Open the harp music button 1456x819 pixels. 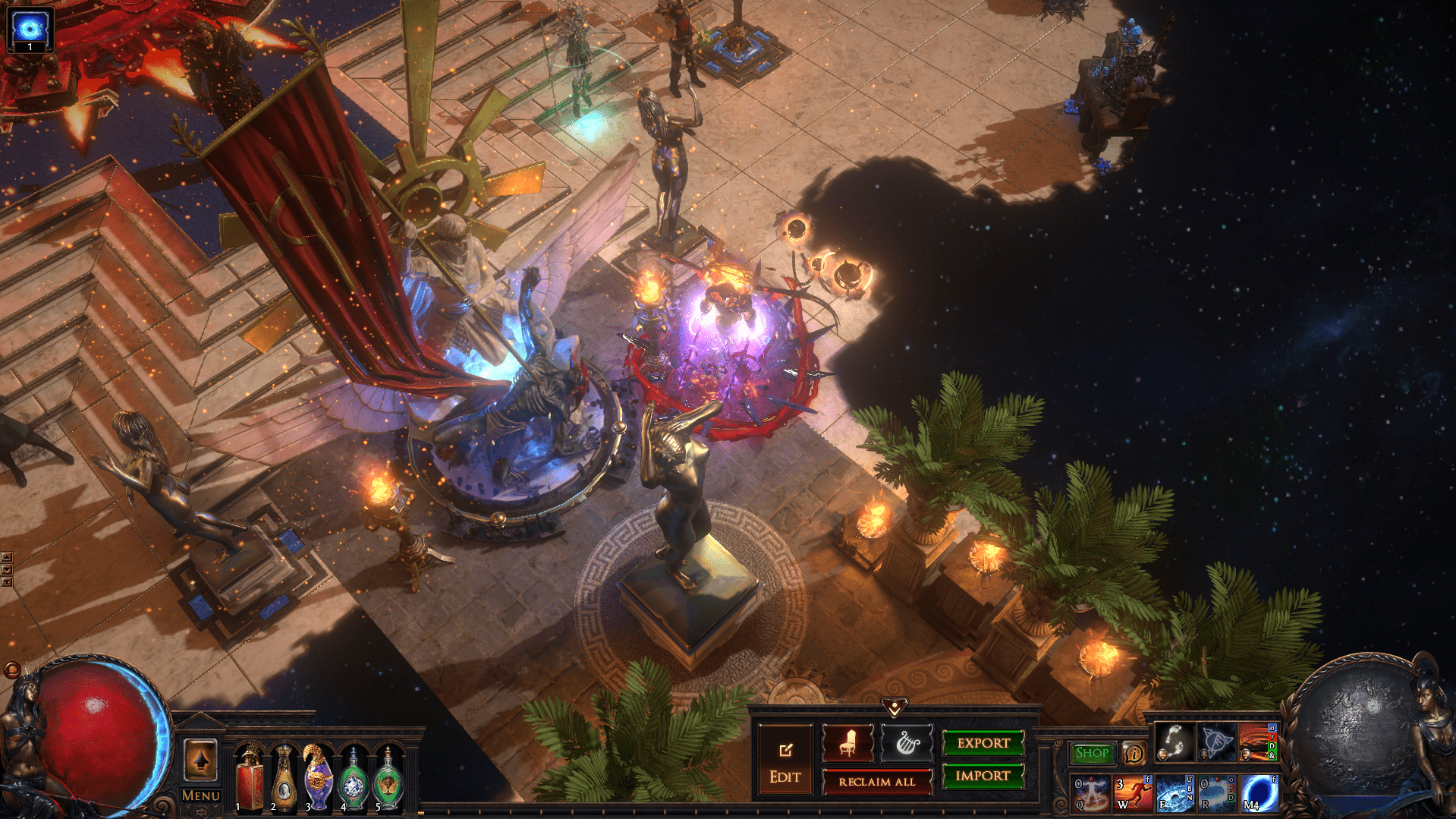pos(907,743)
